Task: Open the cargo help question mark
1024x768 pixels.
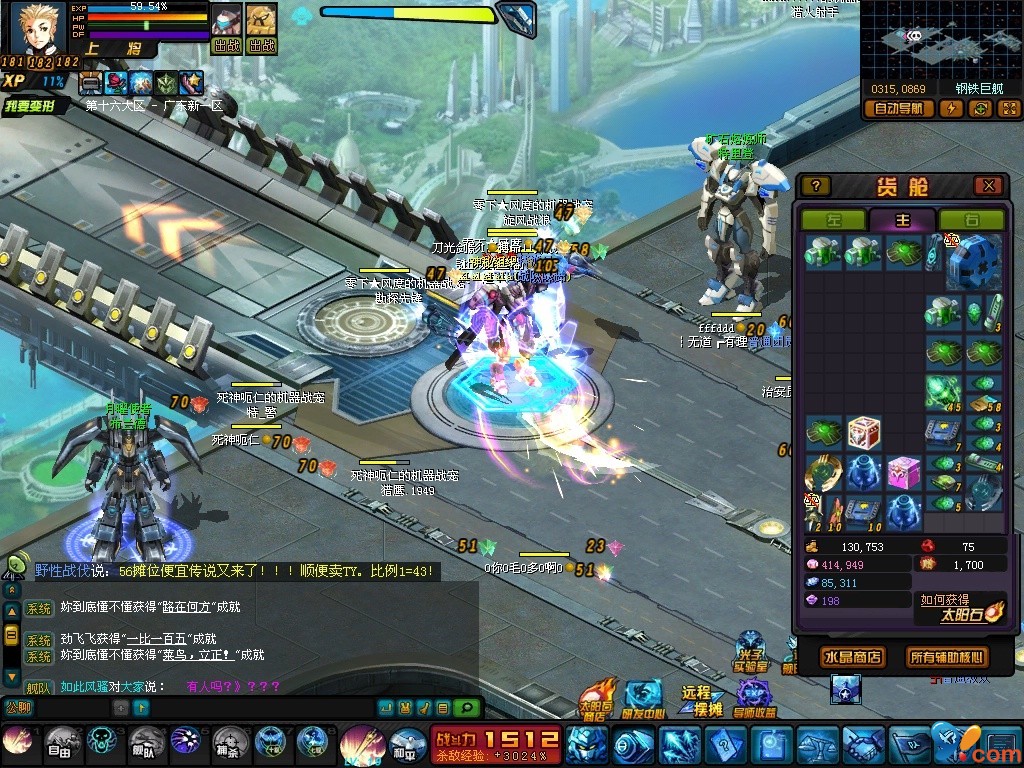Action: pyautogui.click(x=816, y=186)
